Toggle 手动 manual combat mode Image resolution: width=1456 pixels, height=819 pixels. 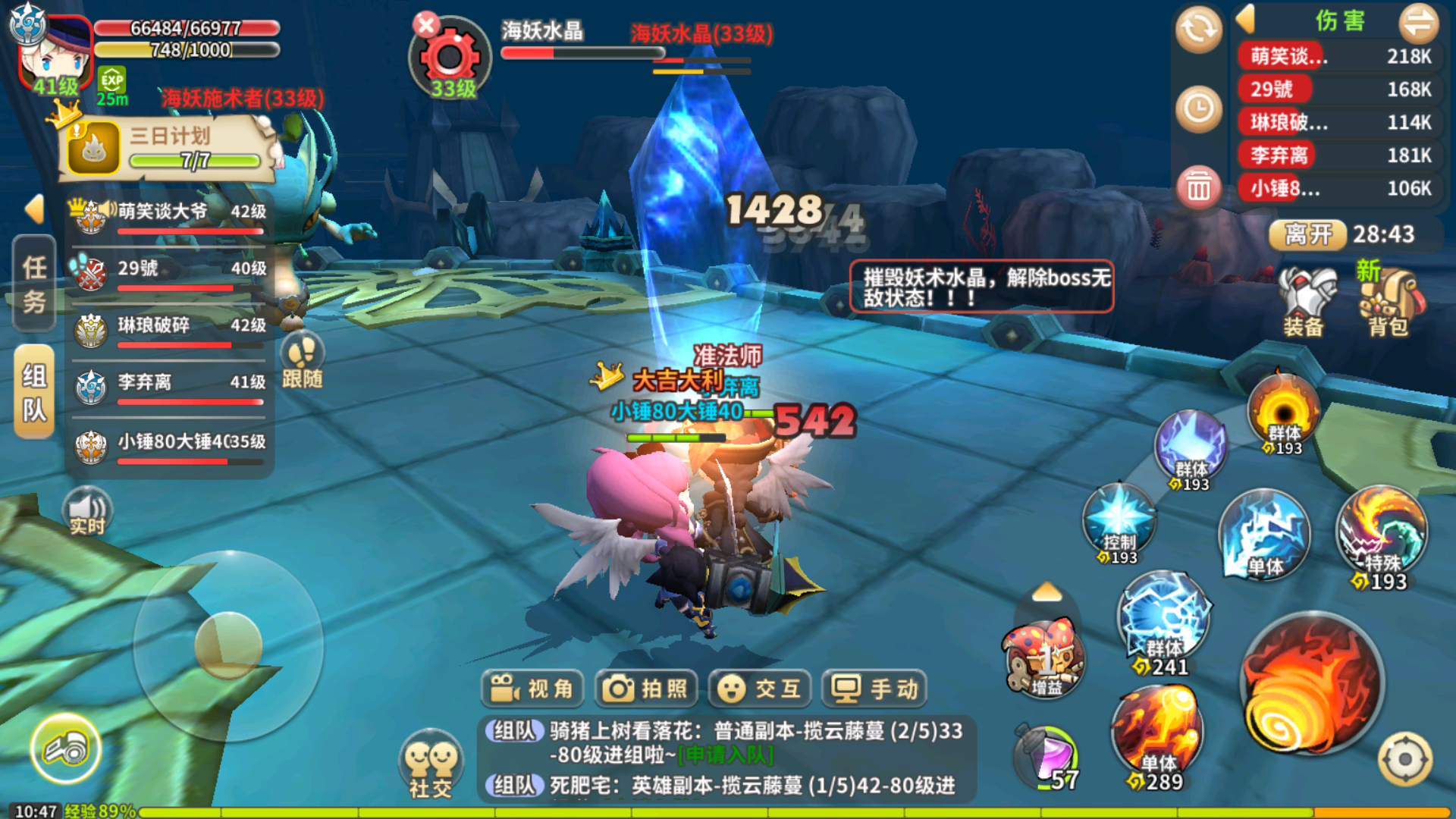pyautogui.click(x=874, y=689)
